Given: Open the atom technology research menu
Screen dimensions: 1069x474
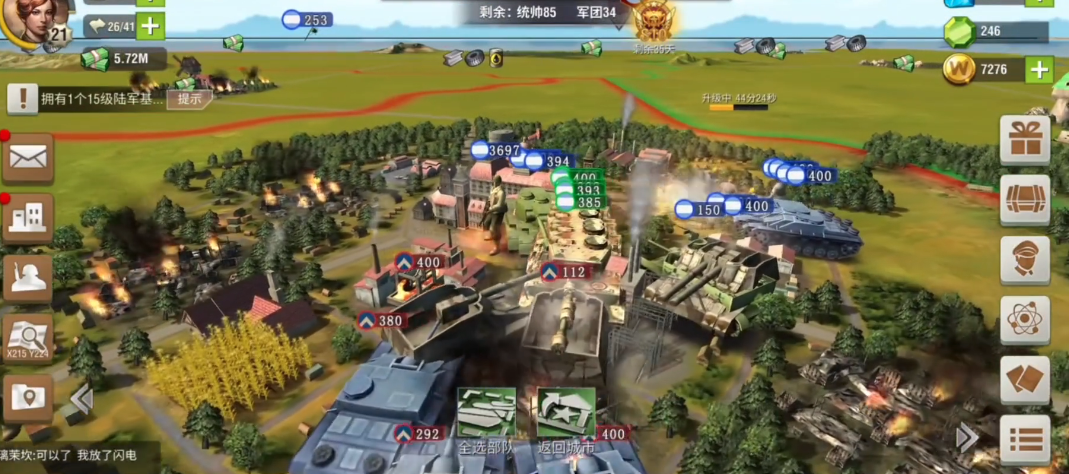Looking at the screenshot, I should (1025, 320).
